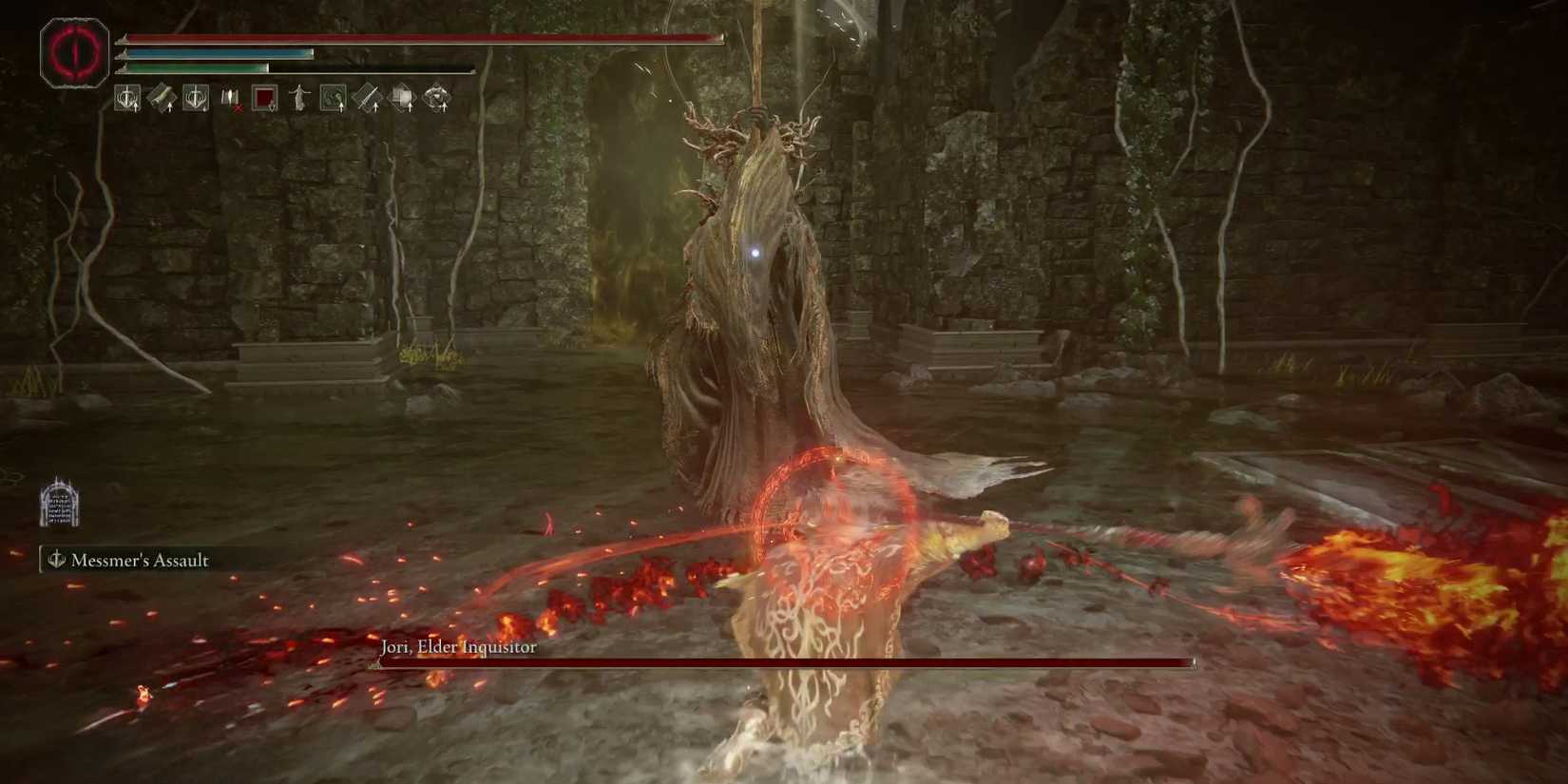Click the glowing stone tablet message icon
This screenshot has height=784, width=1568.
pos(60,506)
